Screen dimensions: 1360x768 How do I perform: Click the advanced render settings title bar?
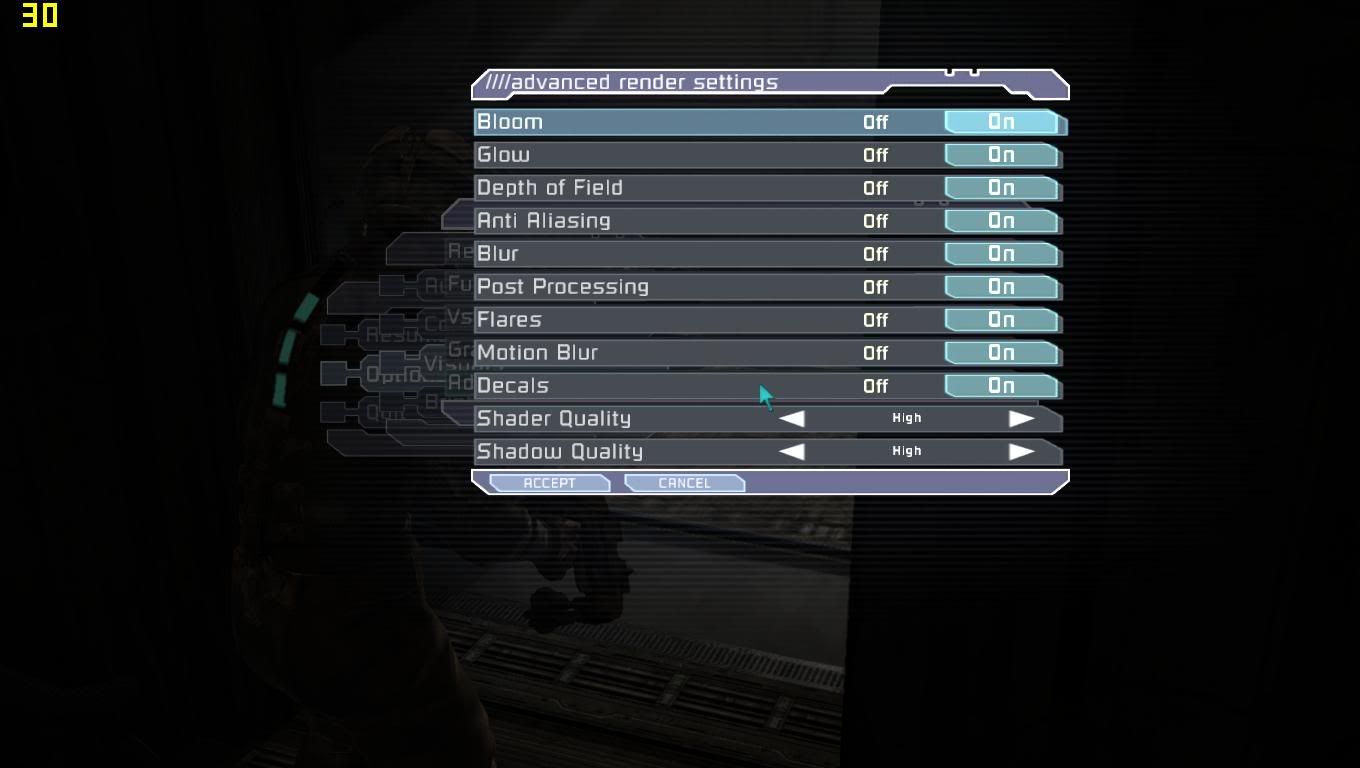click(x=700, y=83)
